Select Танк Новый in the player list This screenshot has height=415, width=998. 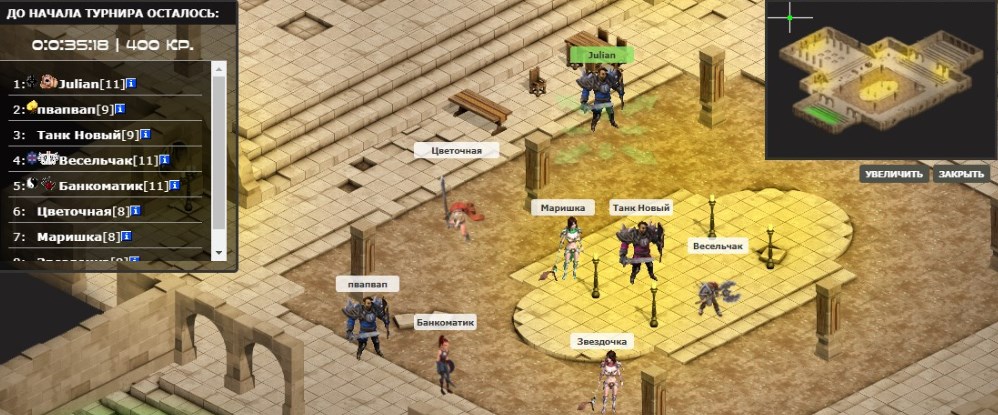pos(87,134)
